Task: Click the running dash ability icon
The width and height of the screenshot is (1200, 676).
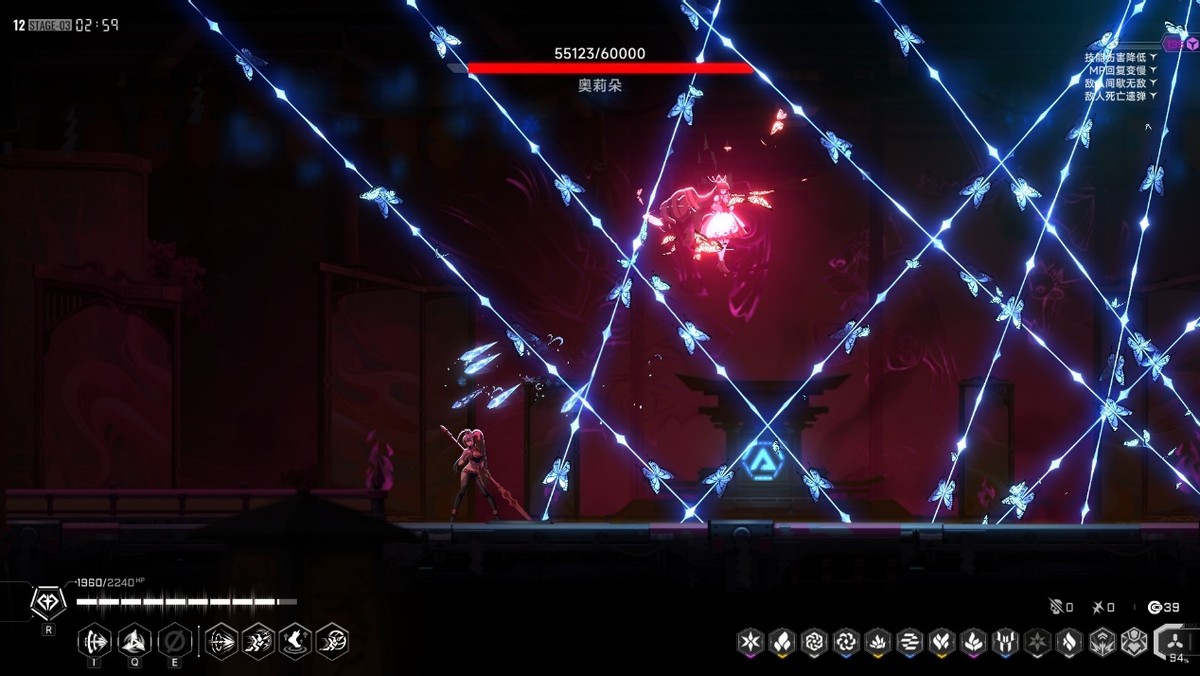Action: coord(259,640)
